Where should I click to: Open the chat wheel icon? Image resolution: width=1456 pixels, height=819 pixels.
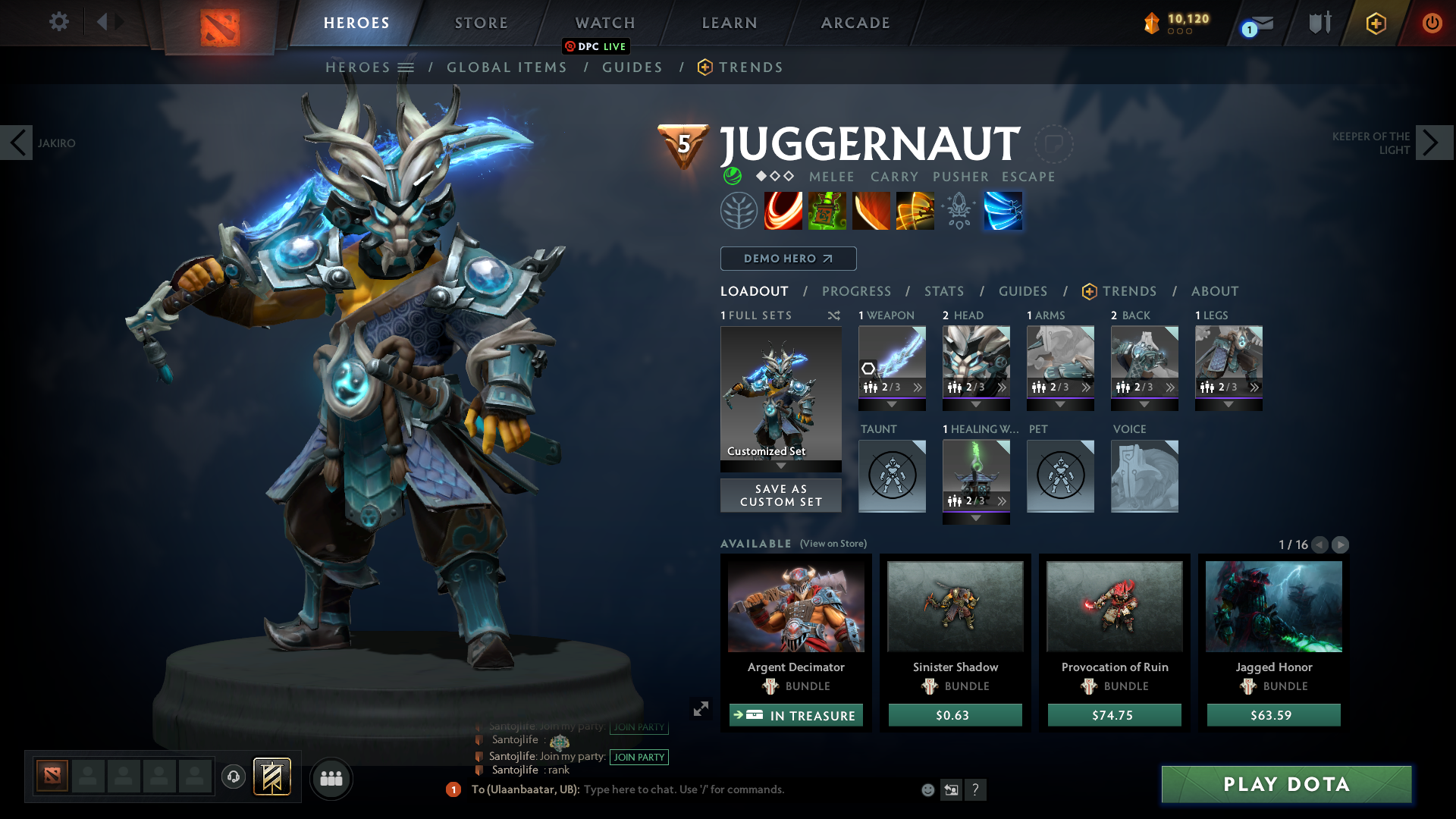click(x=233, y=777)
